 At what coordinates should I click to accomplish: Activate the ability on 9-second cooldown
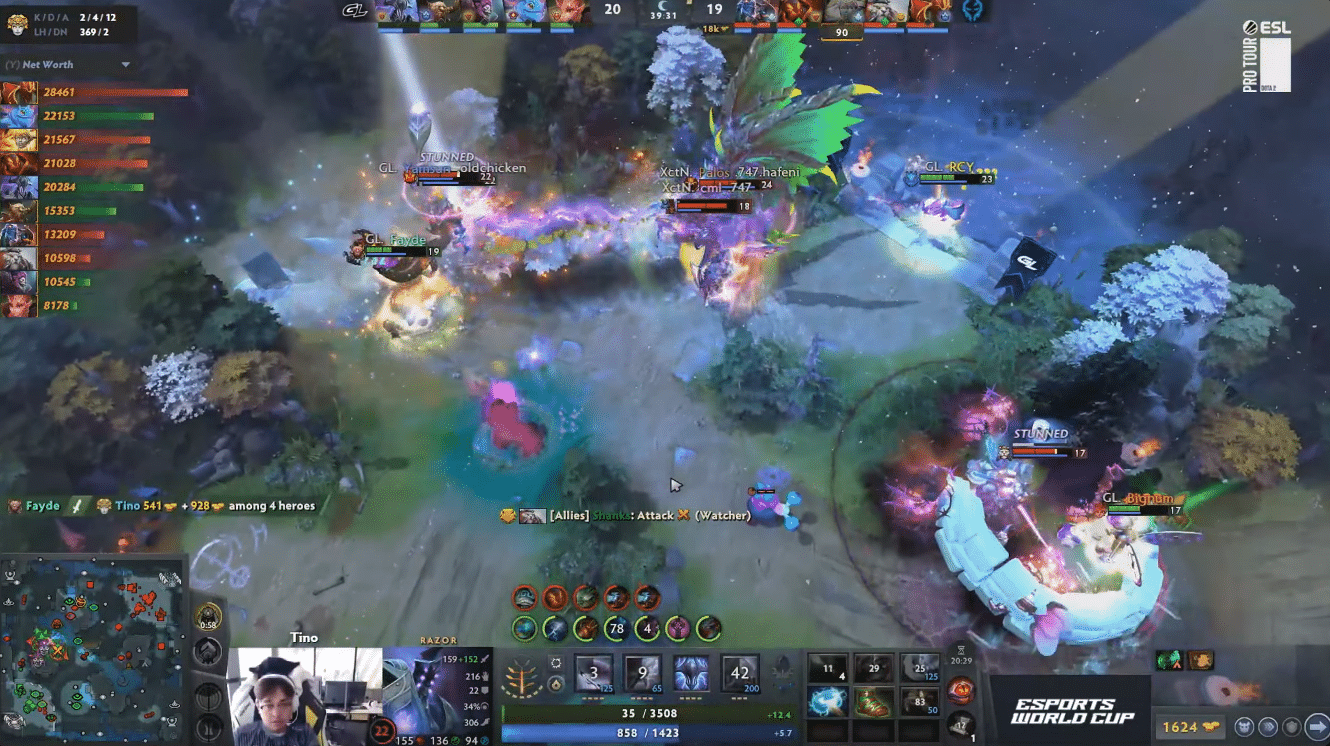pos(643,674)
